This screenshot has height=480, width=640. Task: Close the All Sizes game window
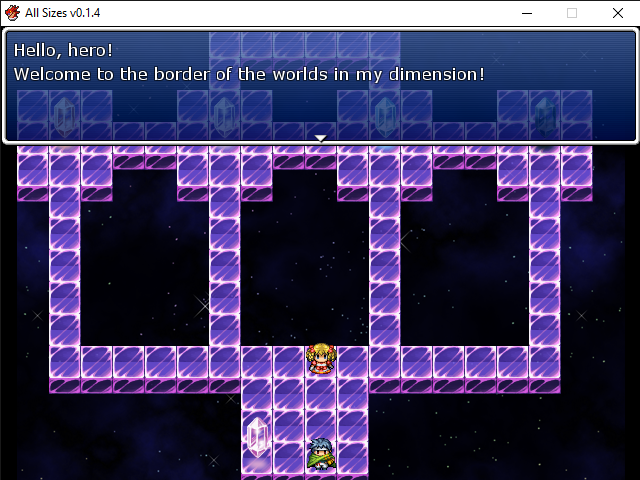click(616, 13)
